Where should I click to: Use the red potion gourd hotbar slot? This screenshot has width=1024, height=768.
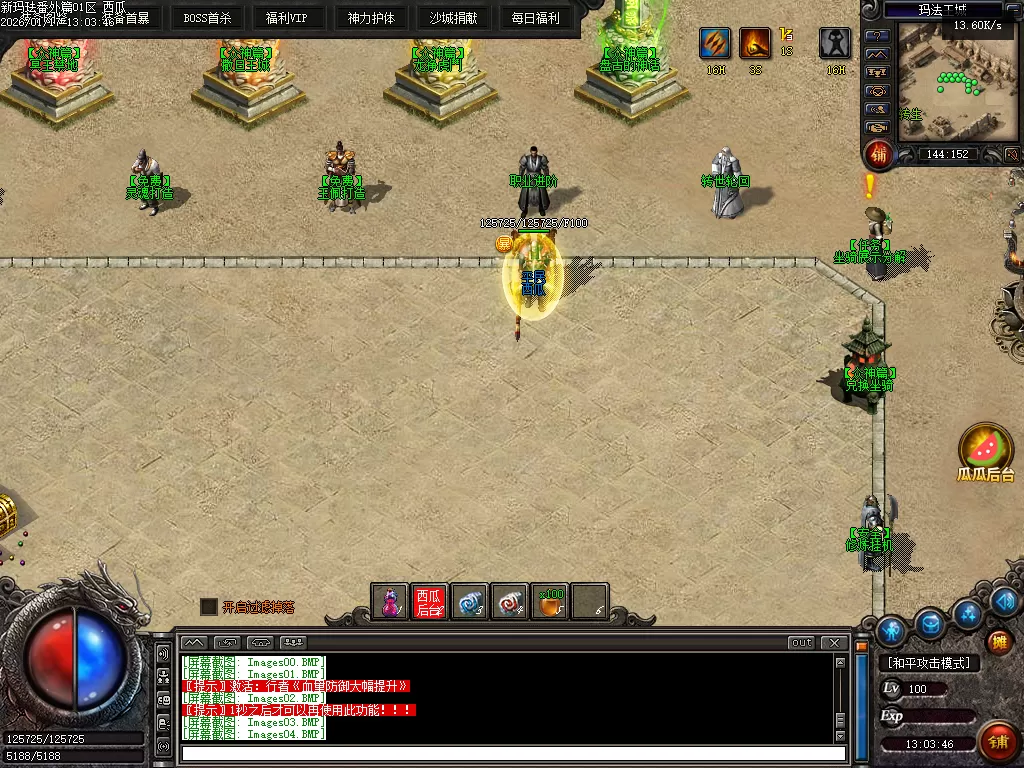coord(389,602)
